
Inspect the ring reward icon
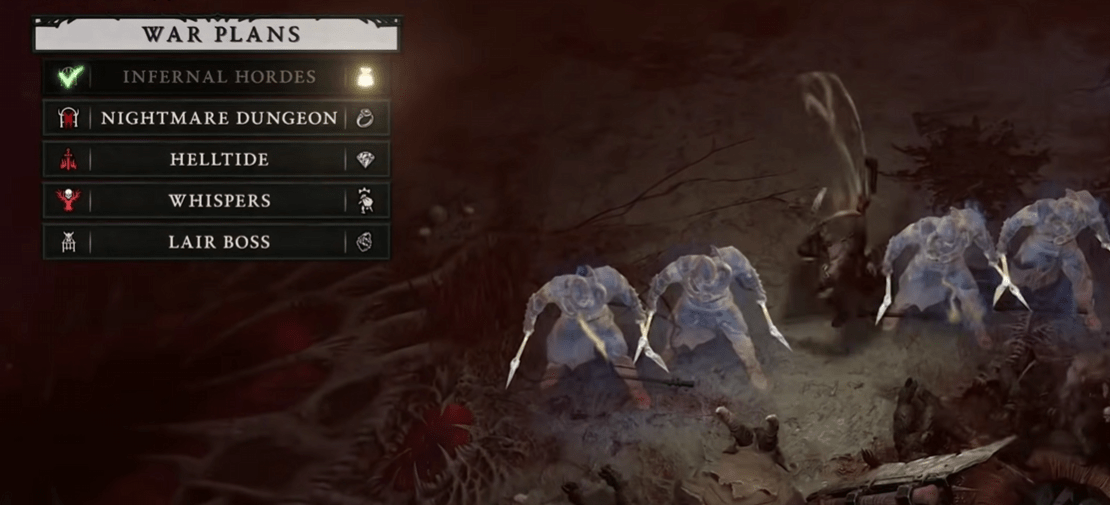click(x=365, y=118)
